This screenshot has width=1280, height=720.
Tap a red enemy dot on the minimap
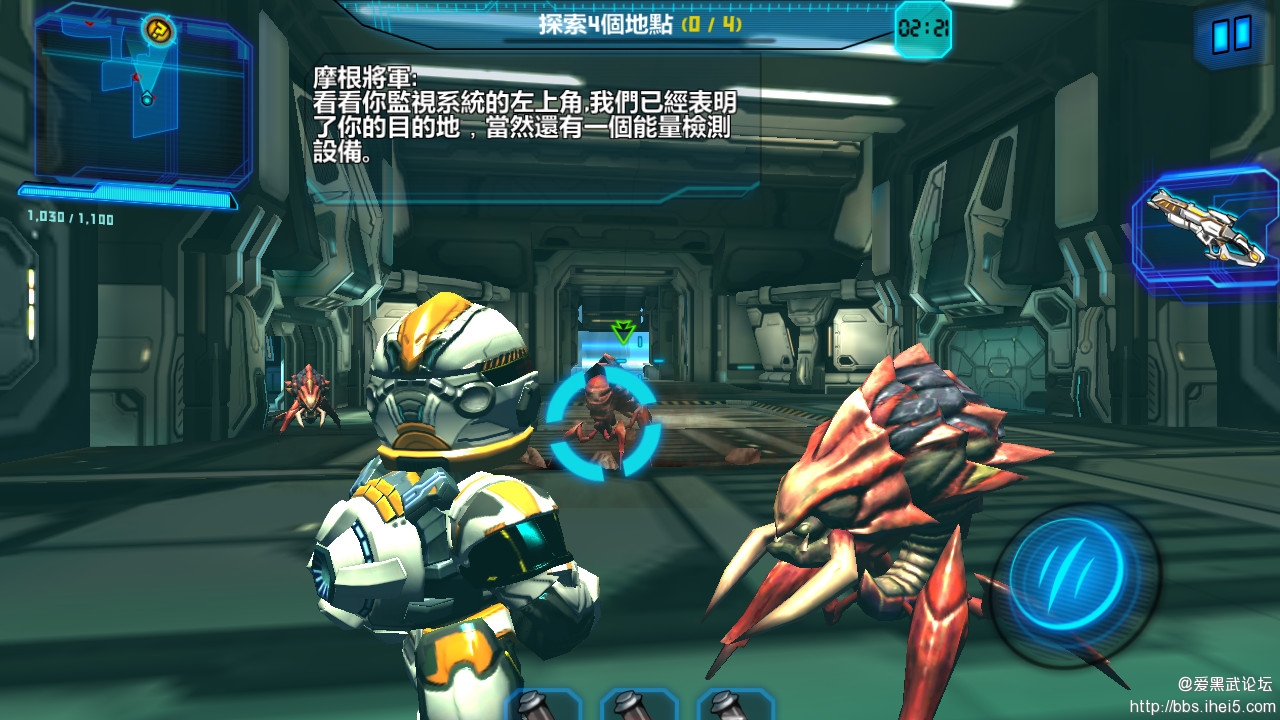[x=136, y=76]
